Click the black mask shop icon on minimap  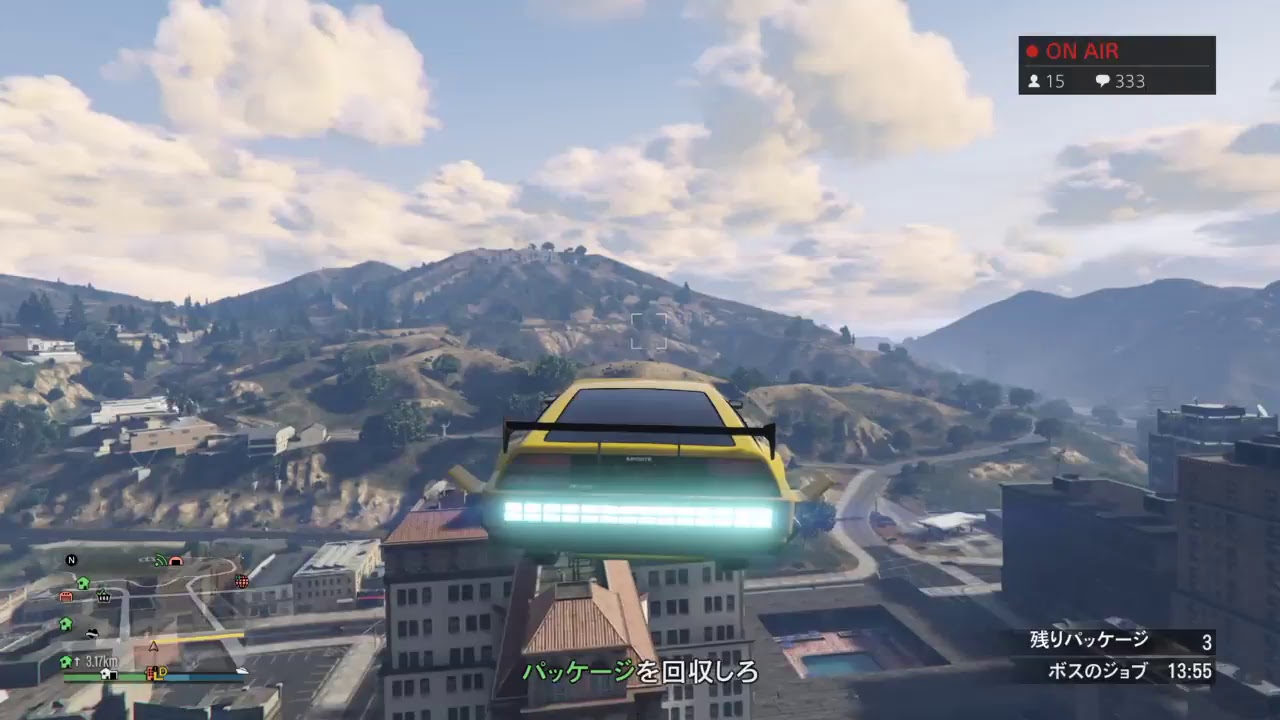click(91, 632)
